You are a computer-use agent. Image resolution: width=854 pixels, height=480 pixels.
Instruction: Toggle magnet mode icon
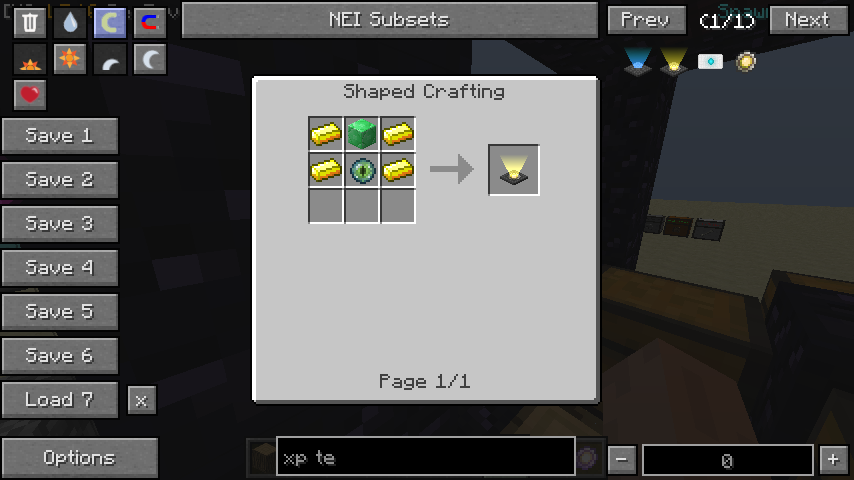click(150, 22)
